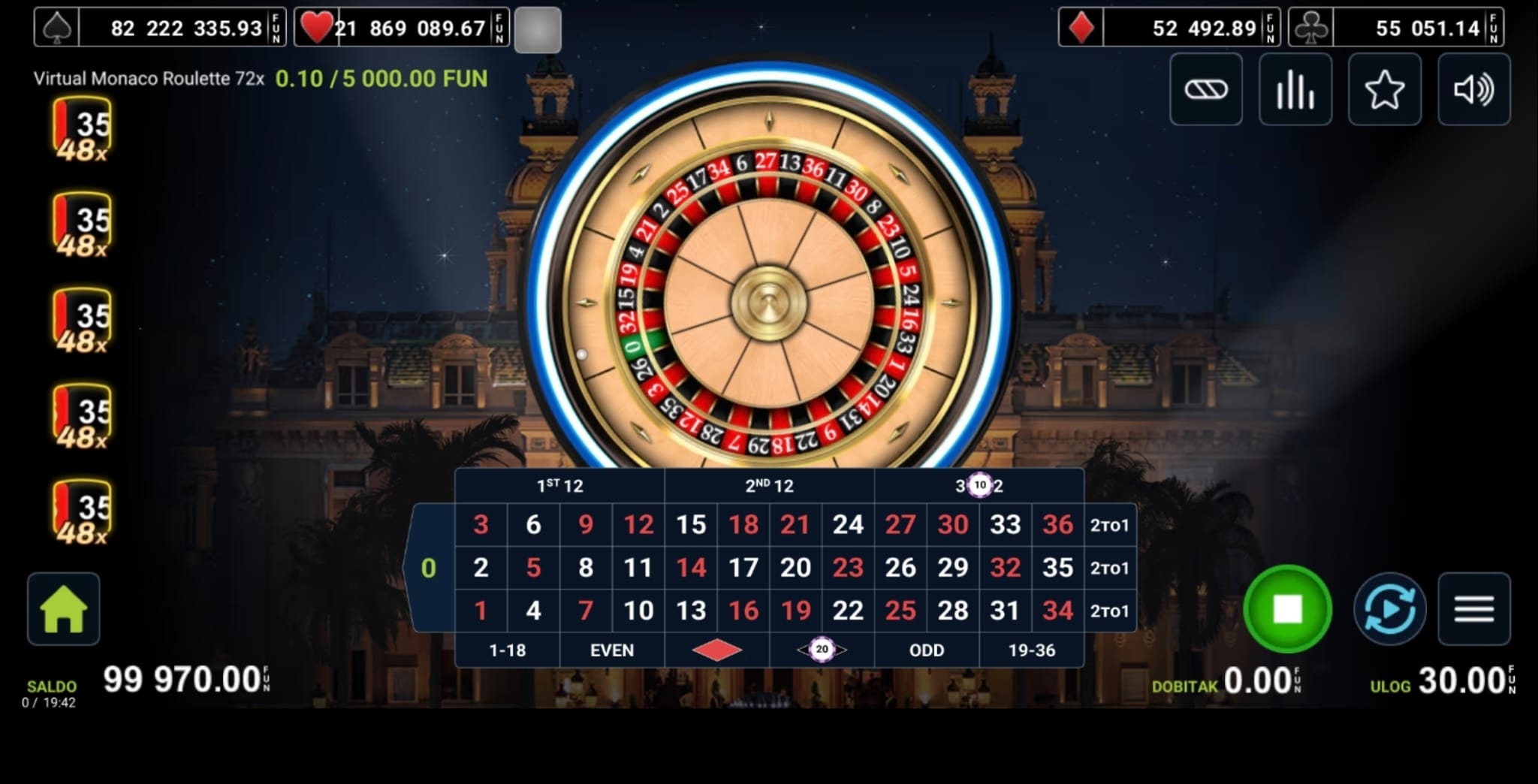Select the 2nd 12 dozen bet

pyautogui.click(x=770, y=486)
